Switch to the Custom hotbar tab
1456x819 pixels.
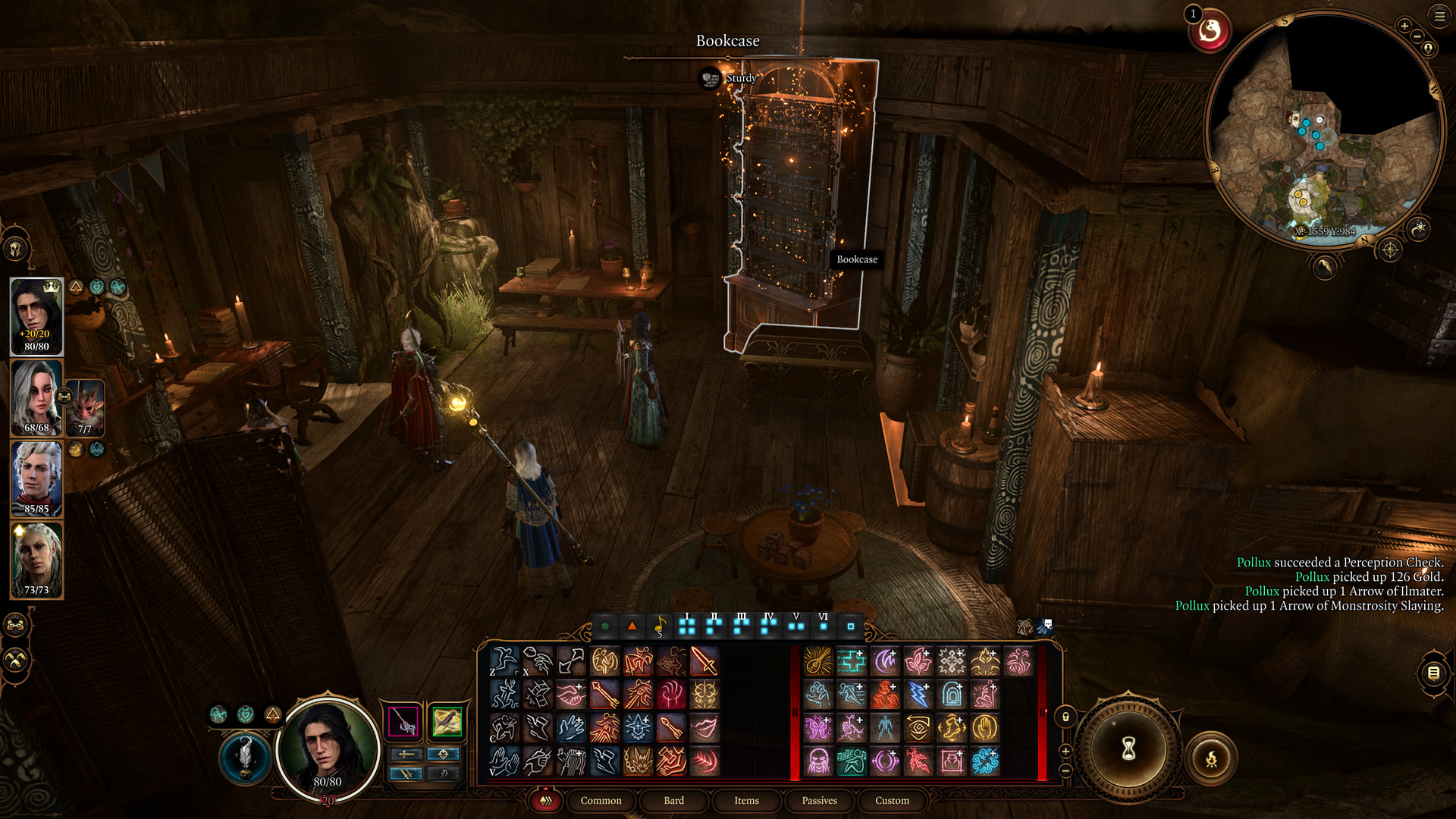coord(892,801)
